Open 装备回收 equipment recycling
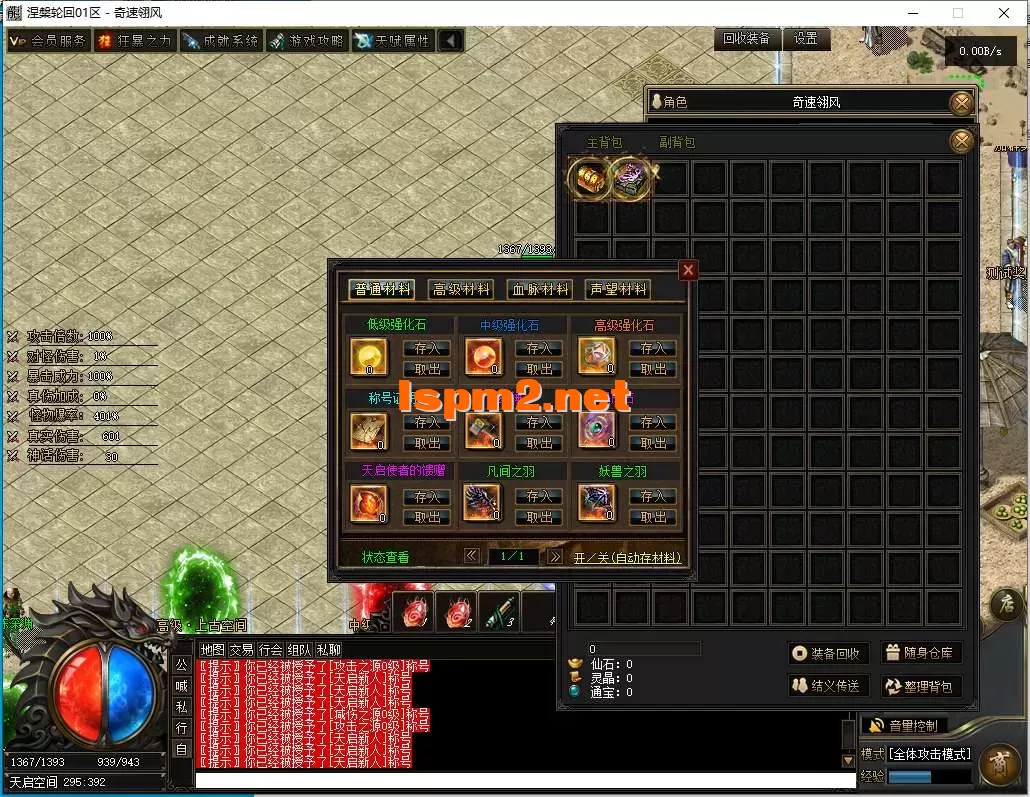Screen dimensions: 1030x797 click(827, 653)
